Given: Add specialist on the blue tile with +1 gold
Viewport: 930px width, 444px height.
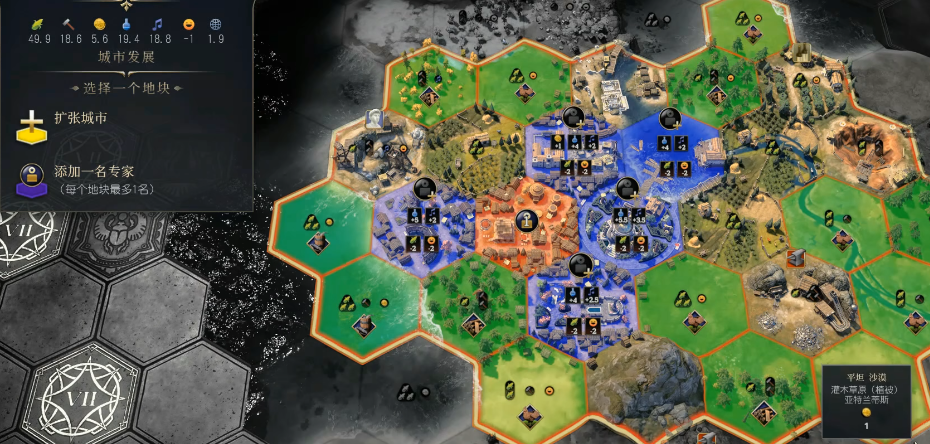Looking at the screenshot, I should pyautogui.click(x=573, y=118).
